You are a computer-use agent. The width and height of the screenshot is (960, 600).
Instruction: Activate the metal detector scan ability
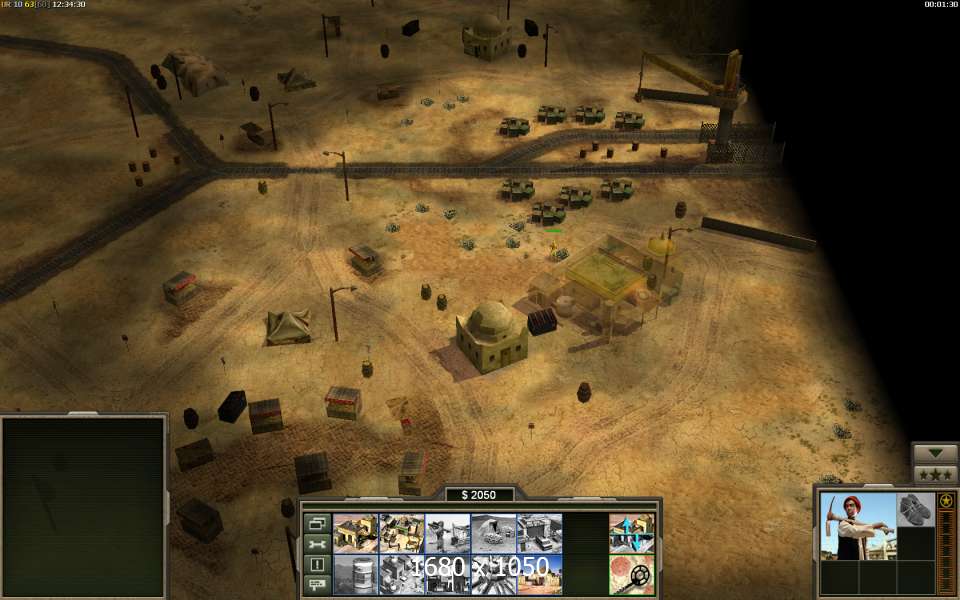(x=632, y=575)
